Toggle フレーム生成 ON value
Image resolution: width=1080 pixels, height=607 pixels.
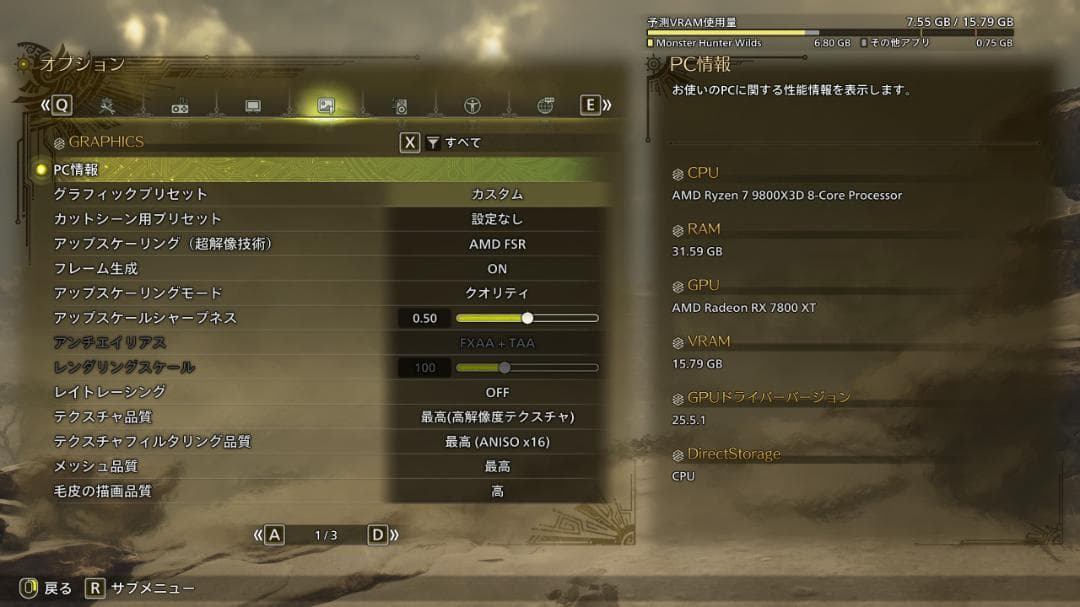tap(497, 269)
